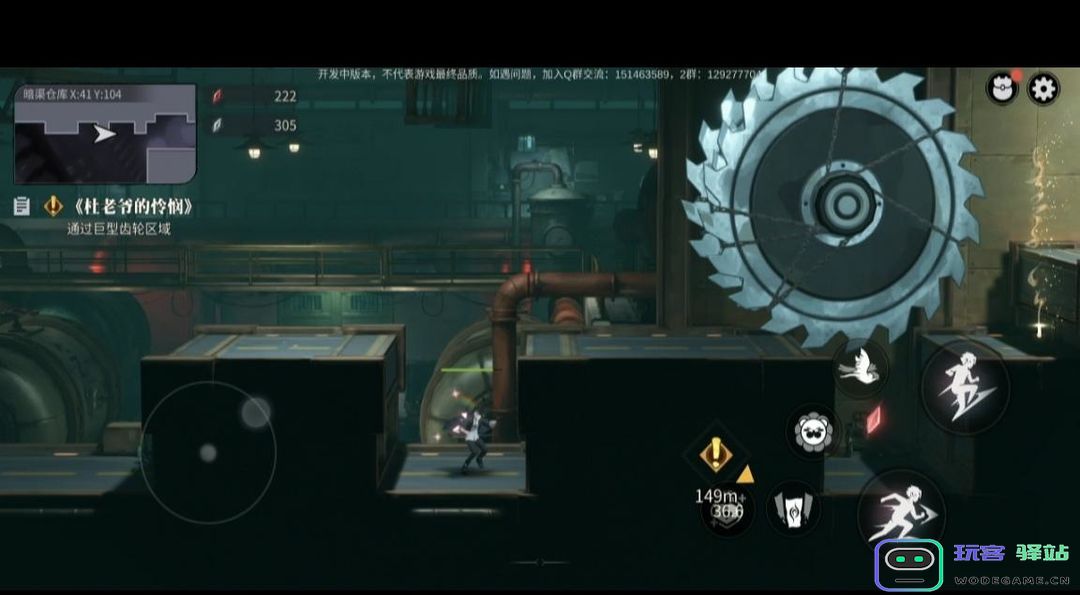Viewport: 1080px width, 595px height.
Task: Expand the minimap of 暗渠仓库
Action: coord(105,133)
